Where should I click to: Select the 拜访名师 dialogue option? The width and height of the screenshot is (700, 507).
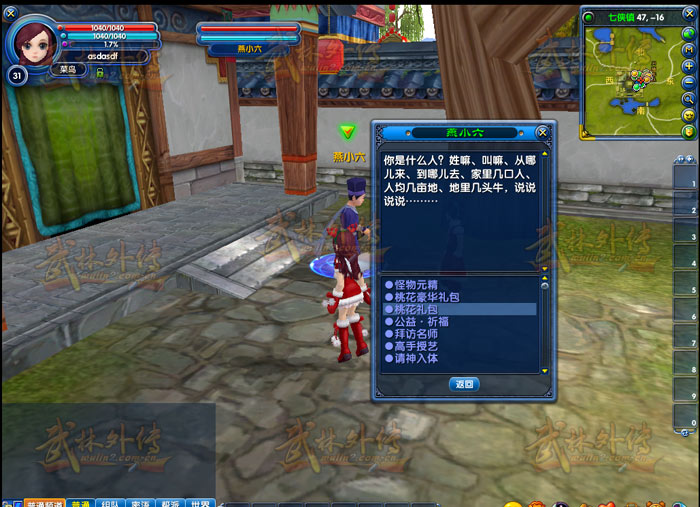417,334
